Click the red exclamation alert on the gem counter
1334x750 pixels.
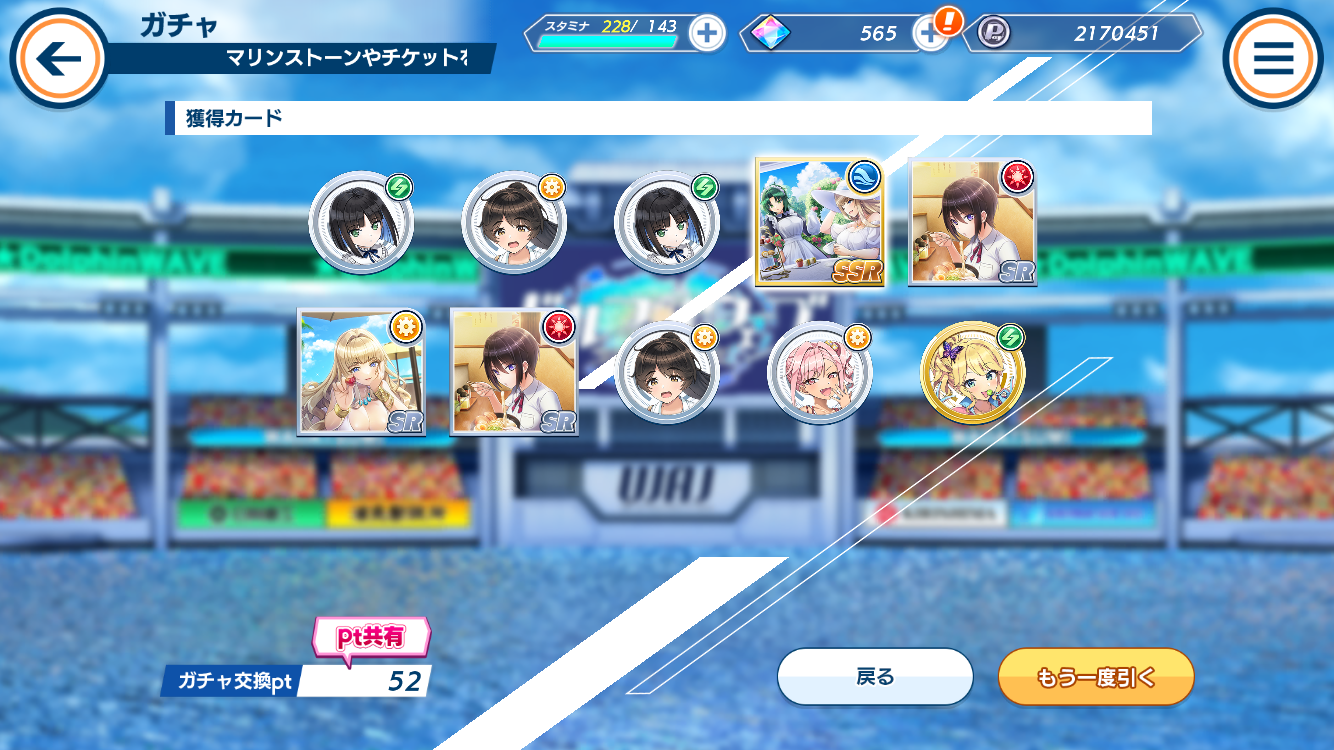(948, 20)
